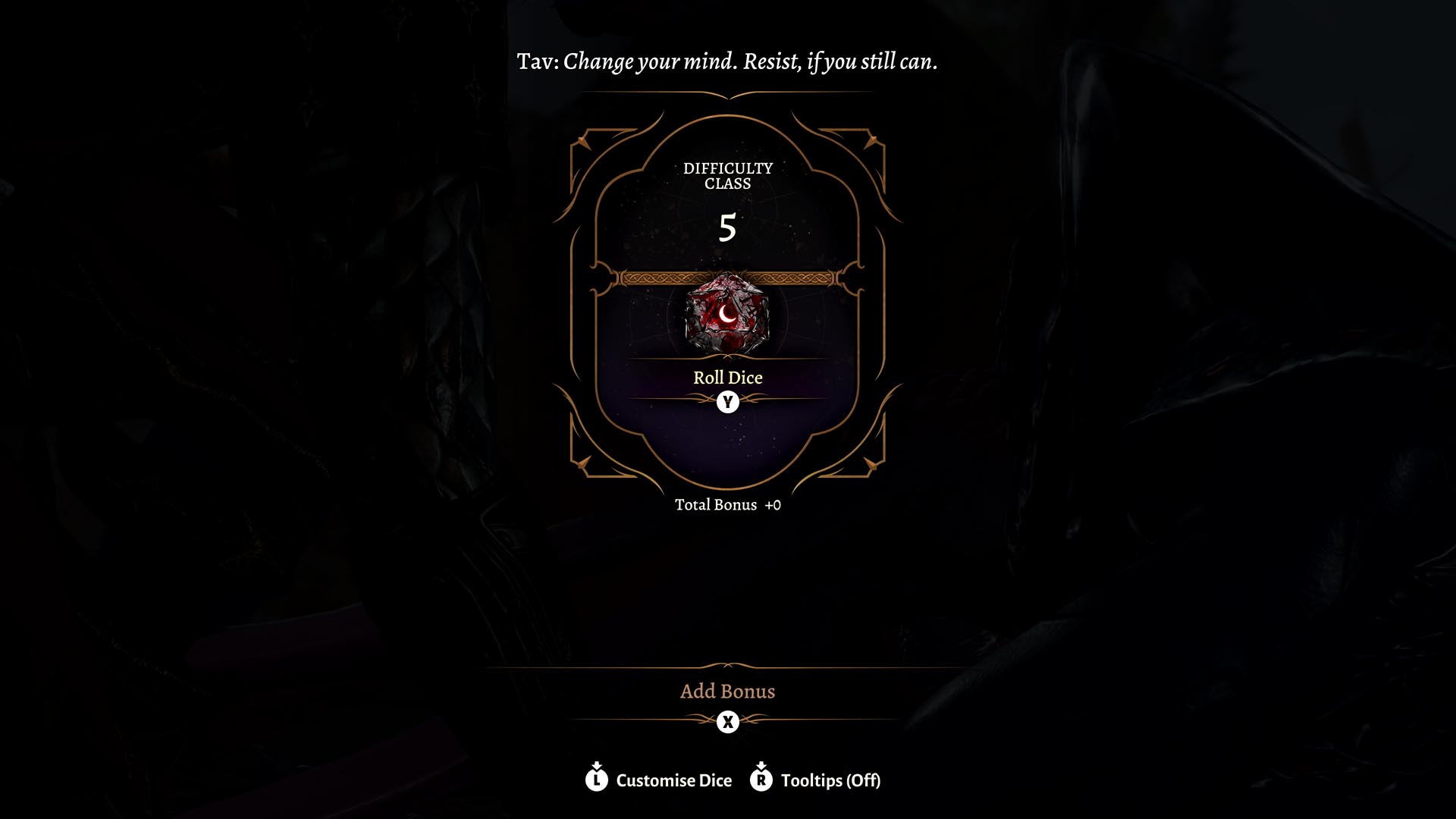Open the Add Bonus option
1456x819 pixels.
tap(727, 692)
